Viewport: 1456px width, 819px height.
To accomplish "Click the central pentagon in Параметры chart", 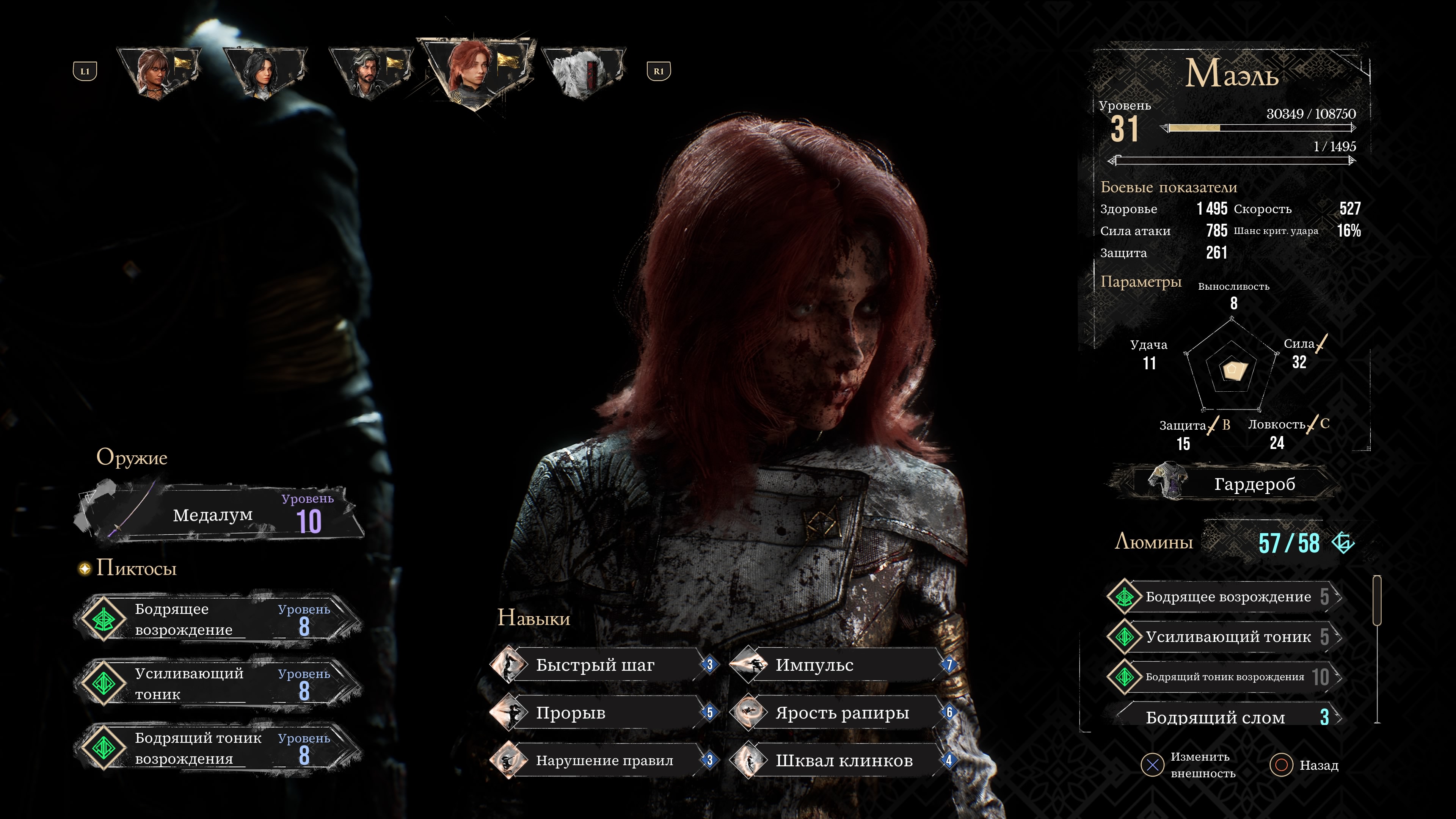I will pos(1232,370).
